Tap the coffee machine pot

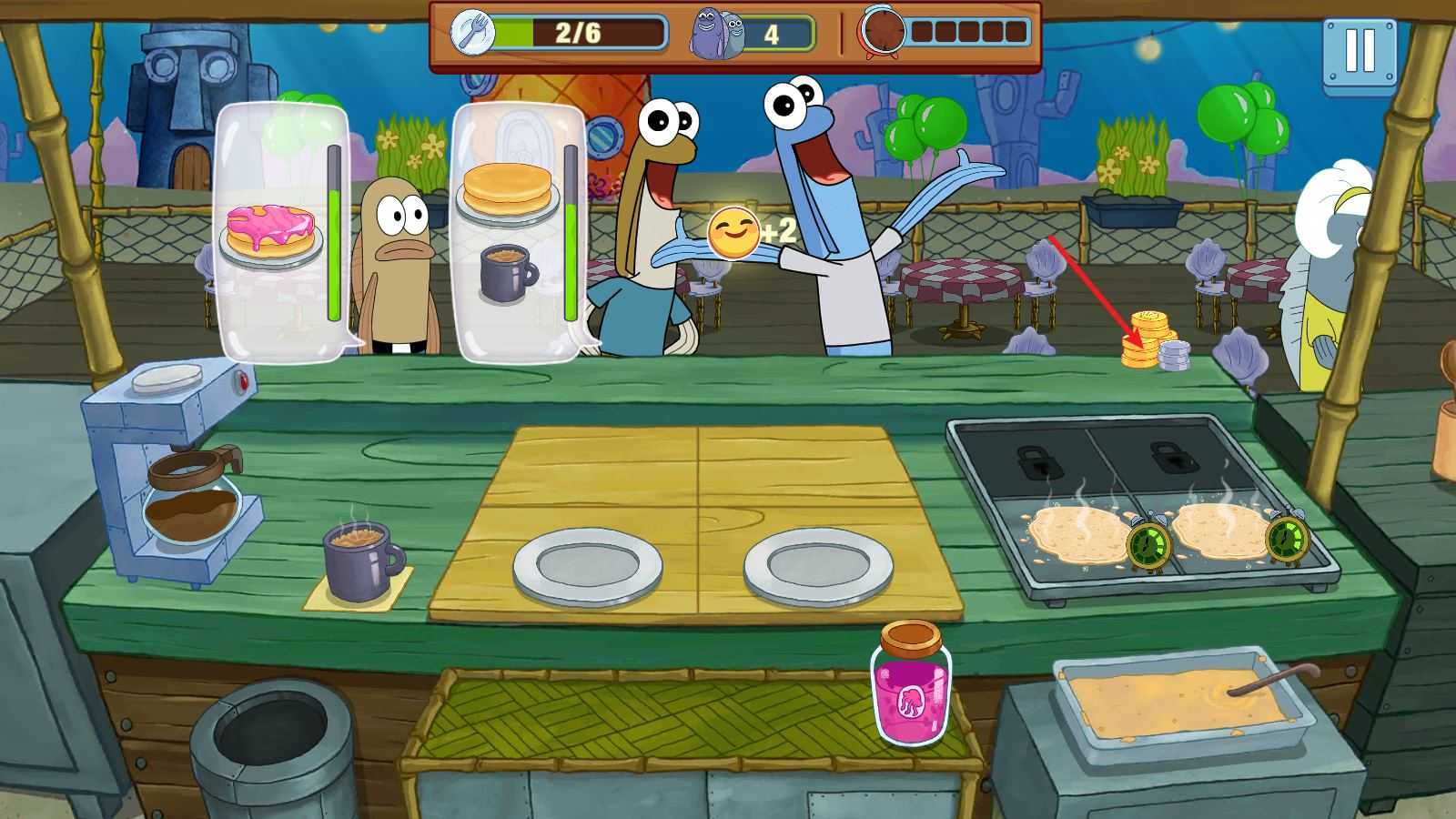(193, 497)
